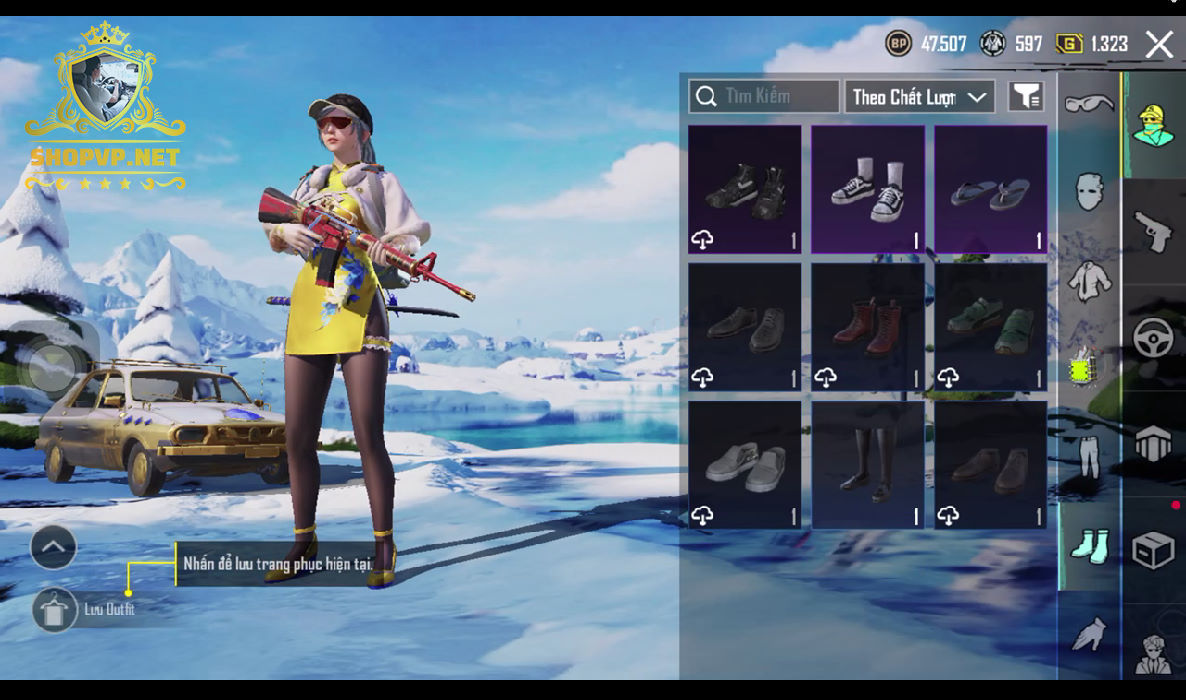The image size is (1186, 700).
Task: Open the jacket clothing category
Action: [x=1088, y=281]
